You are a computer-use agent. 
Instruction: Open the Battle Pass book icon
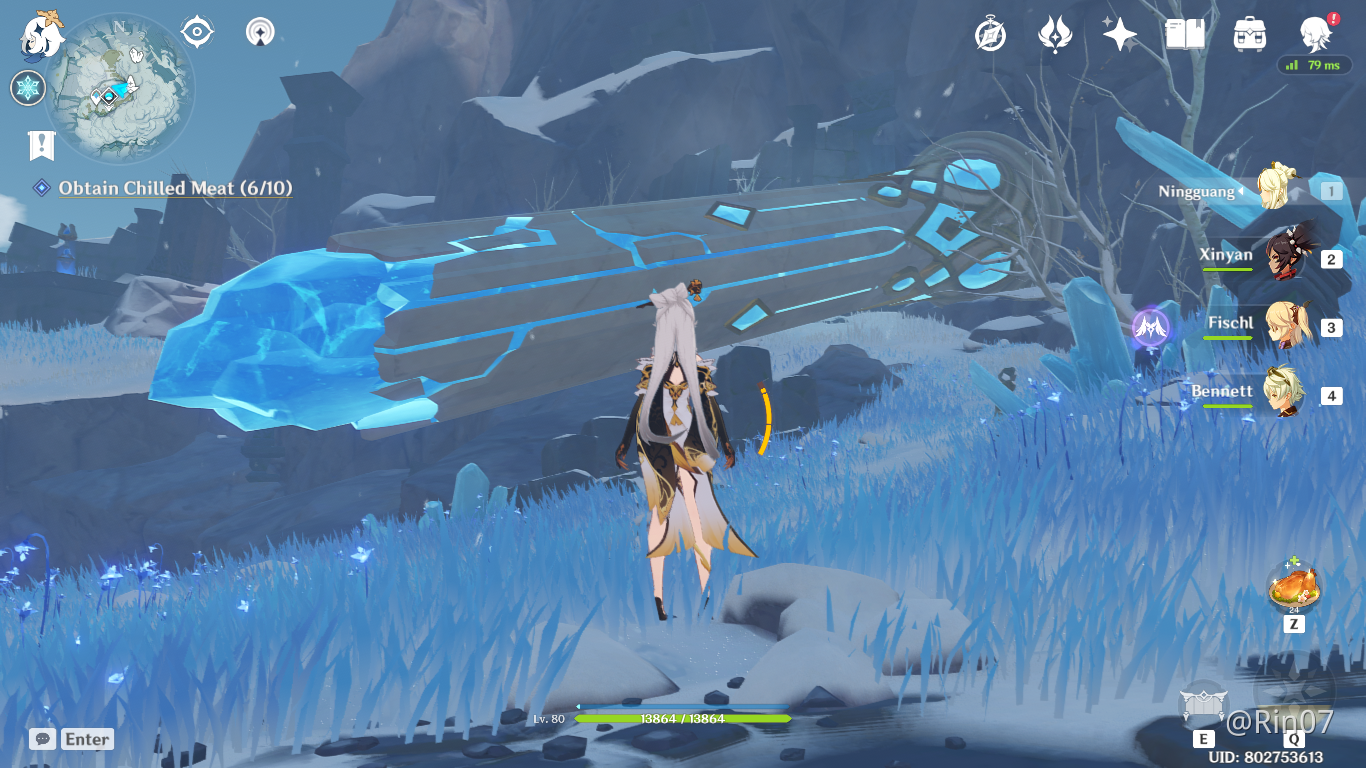tap(1185, 35)
